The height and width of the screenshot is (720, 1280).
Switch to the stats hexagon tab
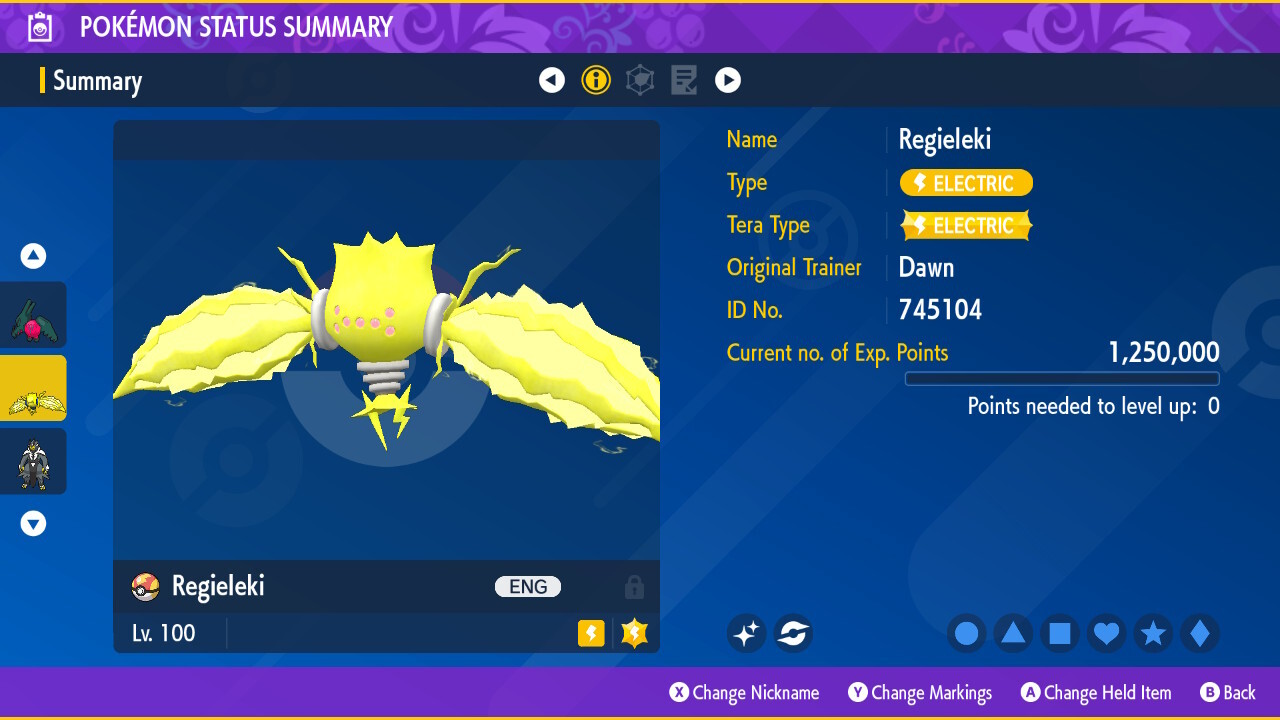(x=640, y=80)
